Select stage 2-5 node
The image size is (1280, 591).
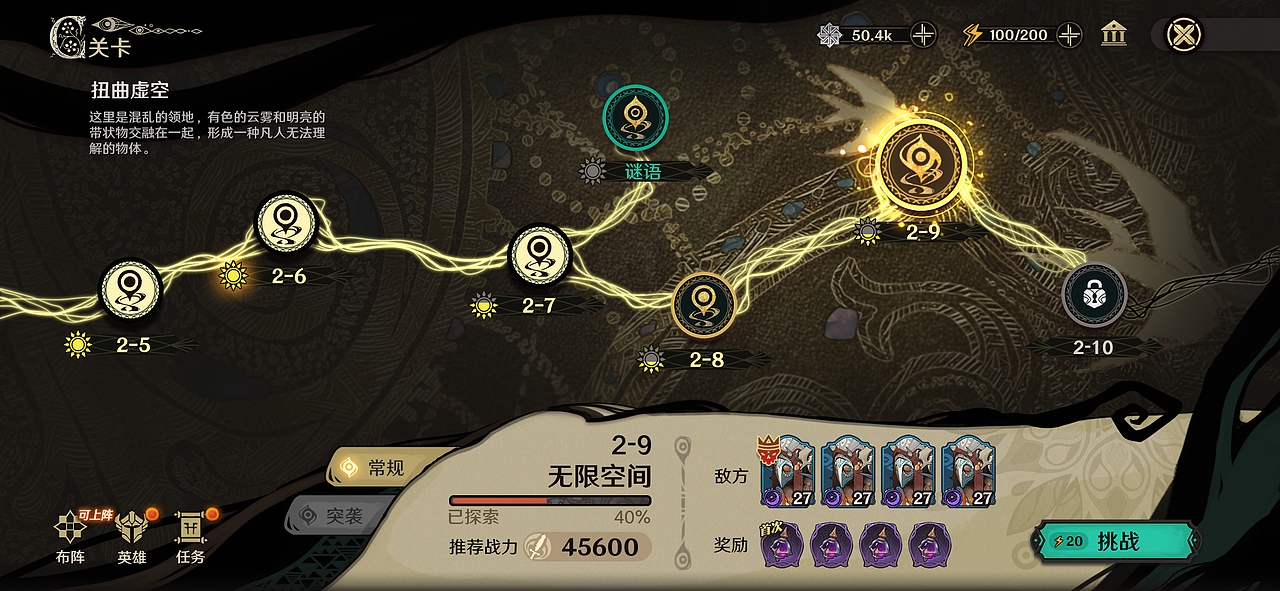pyautogui.click(x=130, y=290)
